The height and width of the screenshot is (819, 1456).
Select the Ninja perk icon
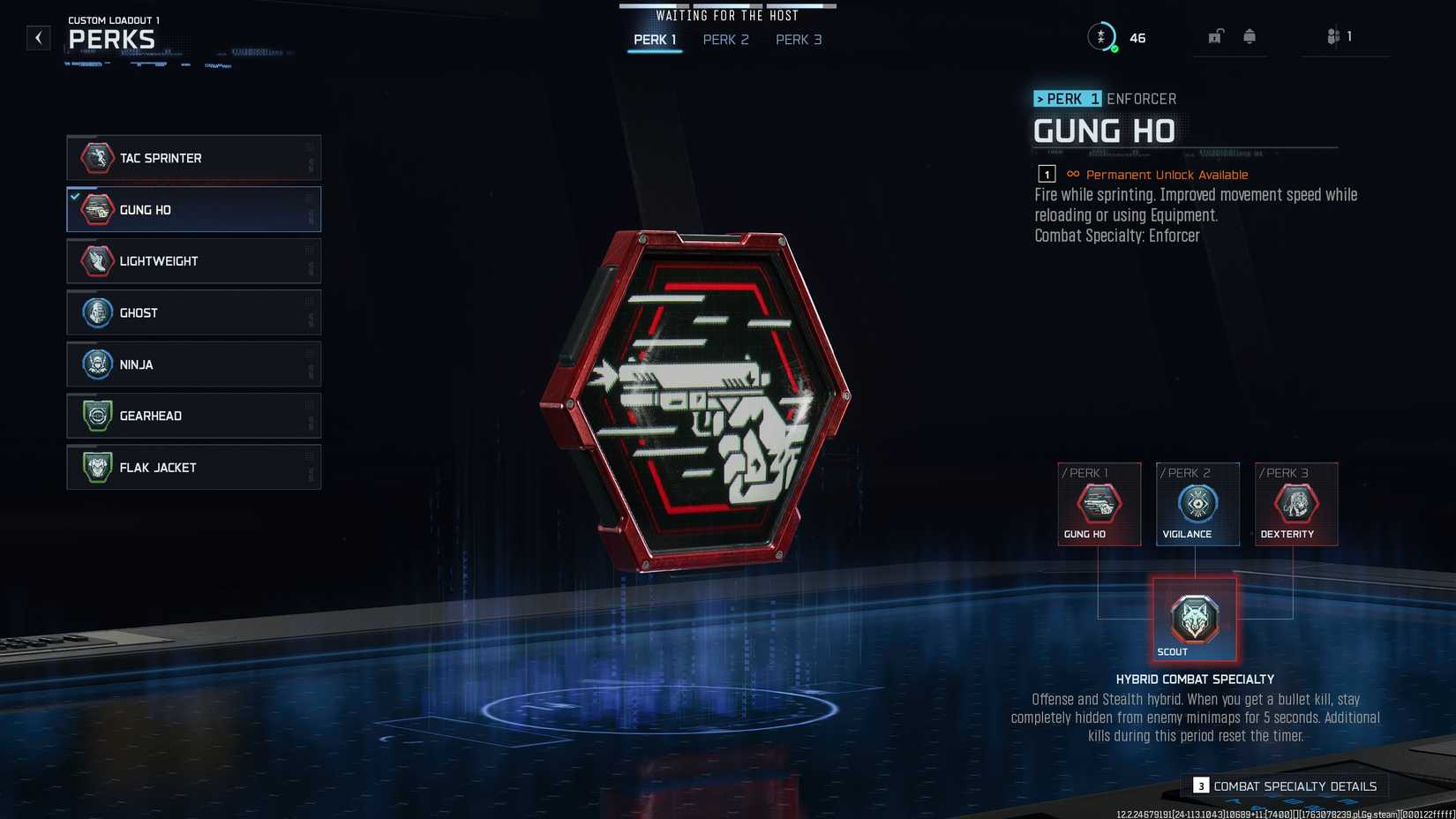[x=96, y=364]
